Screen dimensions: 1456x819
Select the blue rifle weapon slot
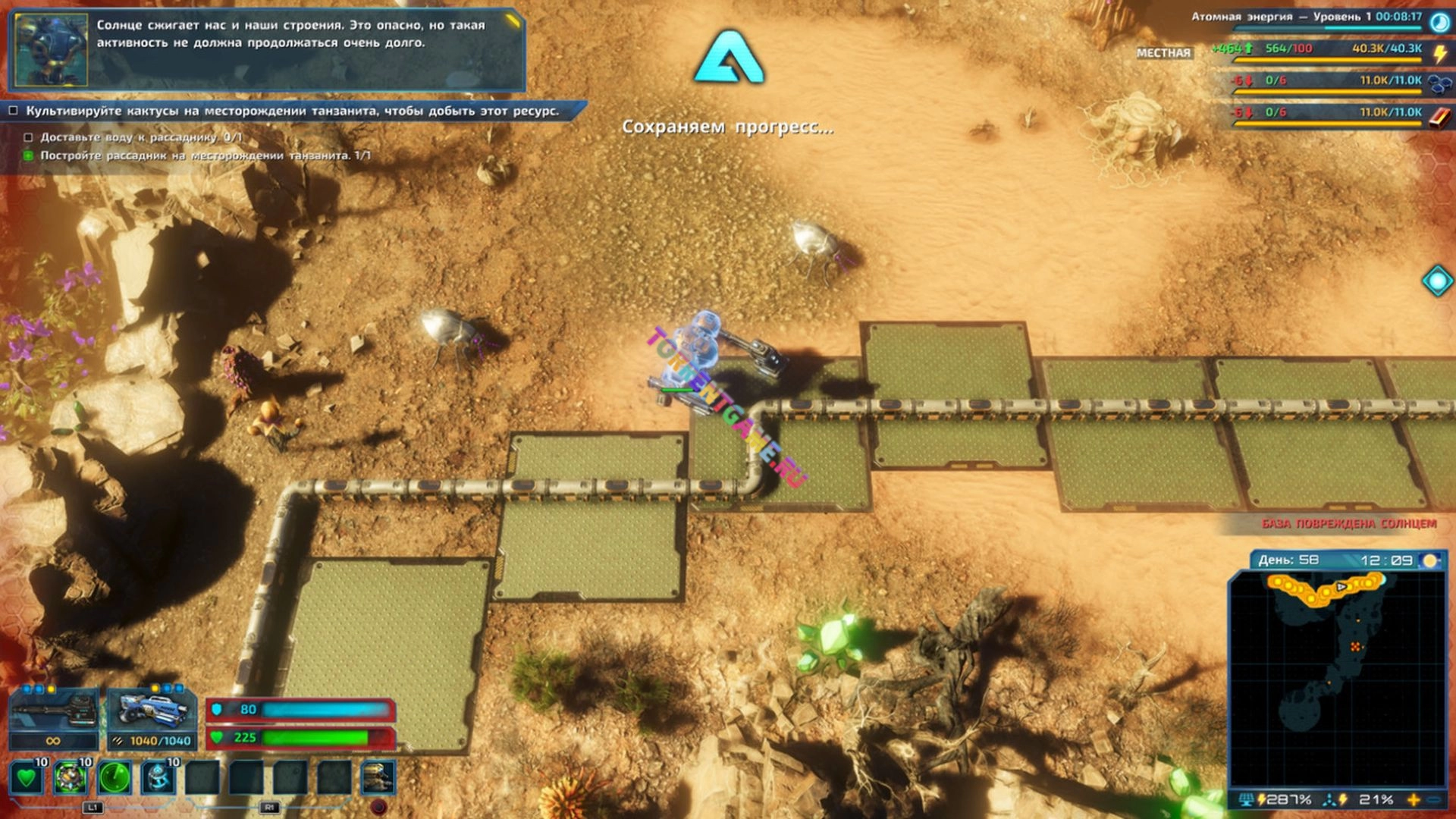pos(152,711)
